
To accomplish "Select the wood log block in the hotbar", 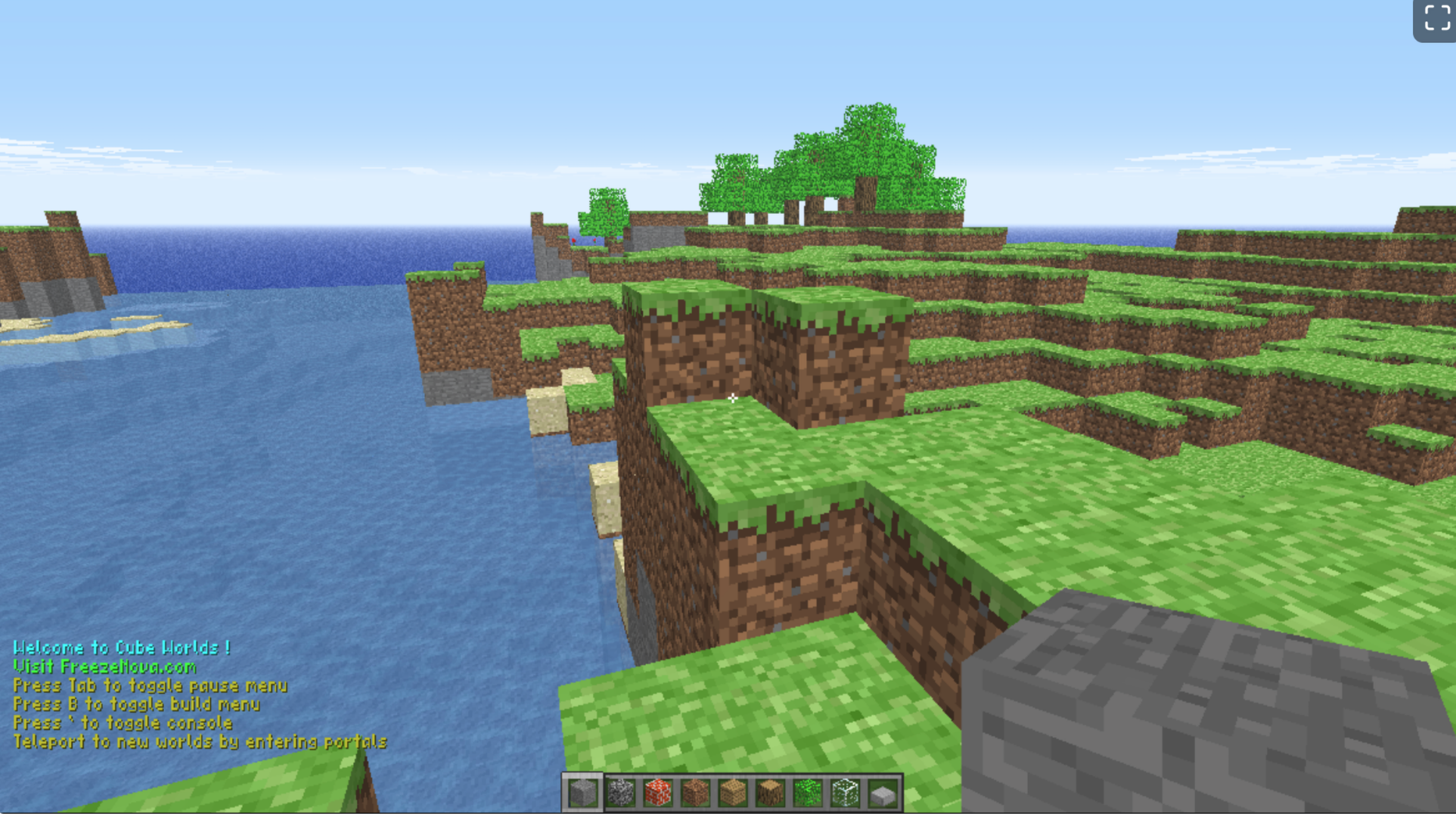I will 771,794.
